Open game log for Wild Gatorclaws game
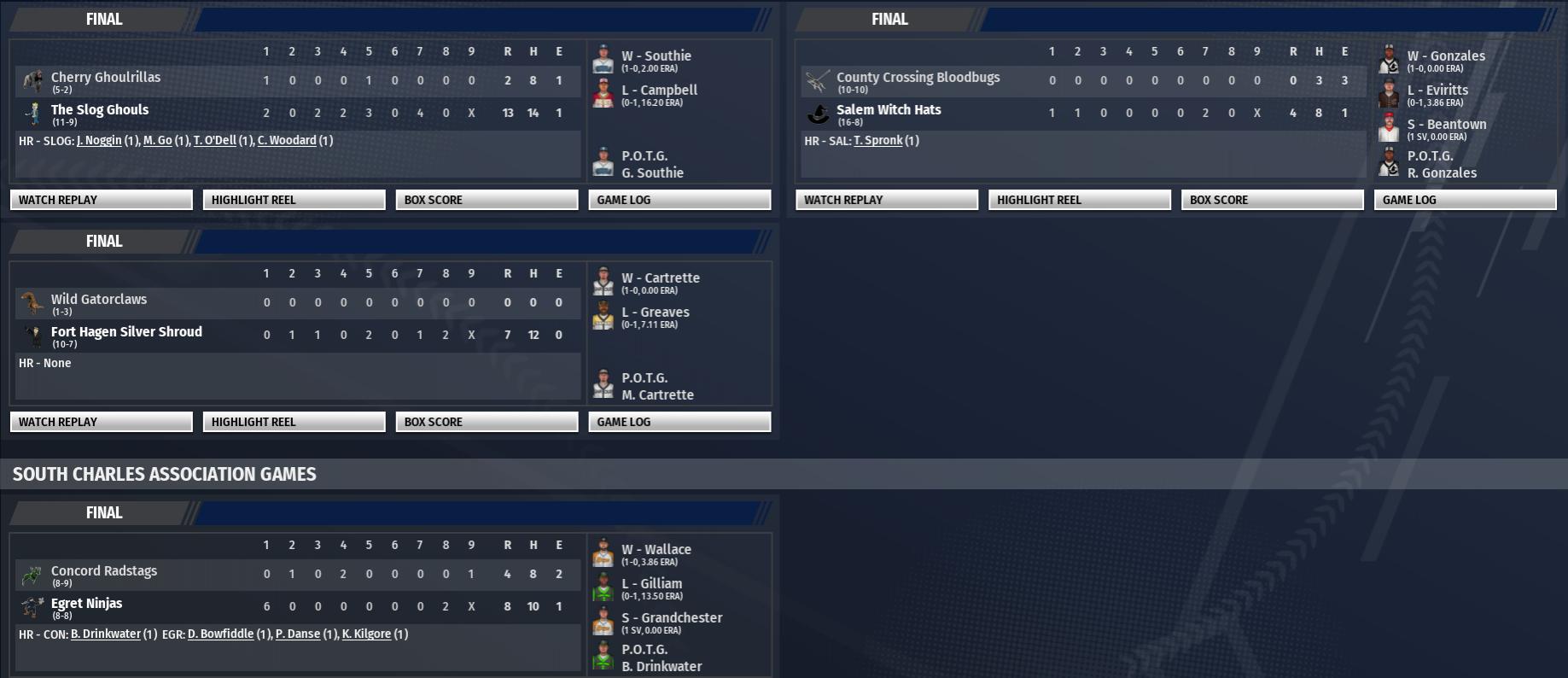The height and width of the screenshot is (678, 1568). (679, 422)
